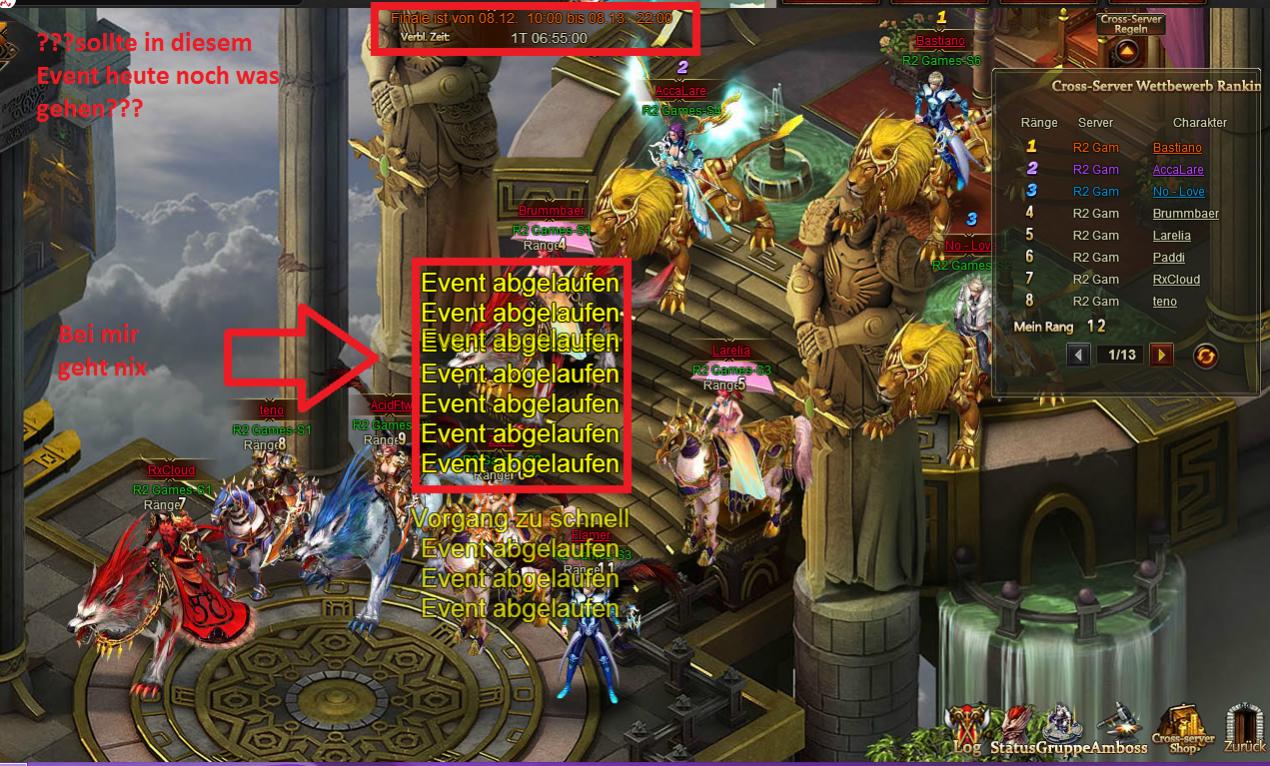This screenshot has height=766, width=1270.
Task: Pick Paddi from the ranking list
Action: (x=1168, y=258)
